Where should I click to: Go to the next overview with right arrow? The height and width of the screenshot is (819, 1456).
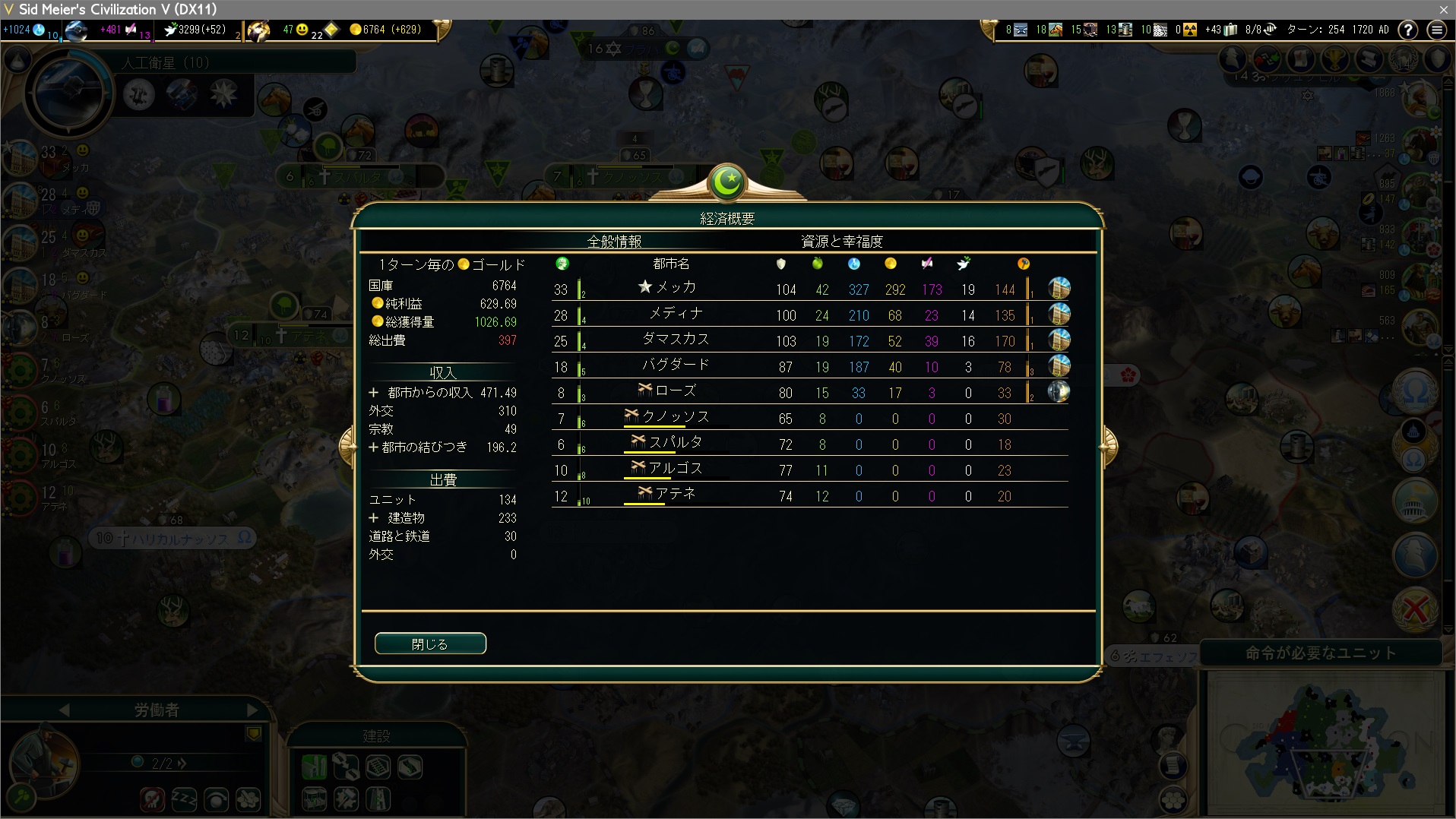coord(1108,446)
